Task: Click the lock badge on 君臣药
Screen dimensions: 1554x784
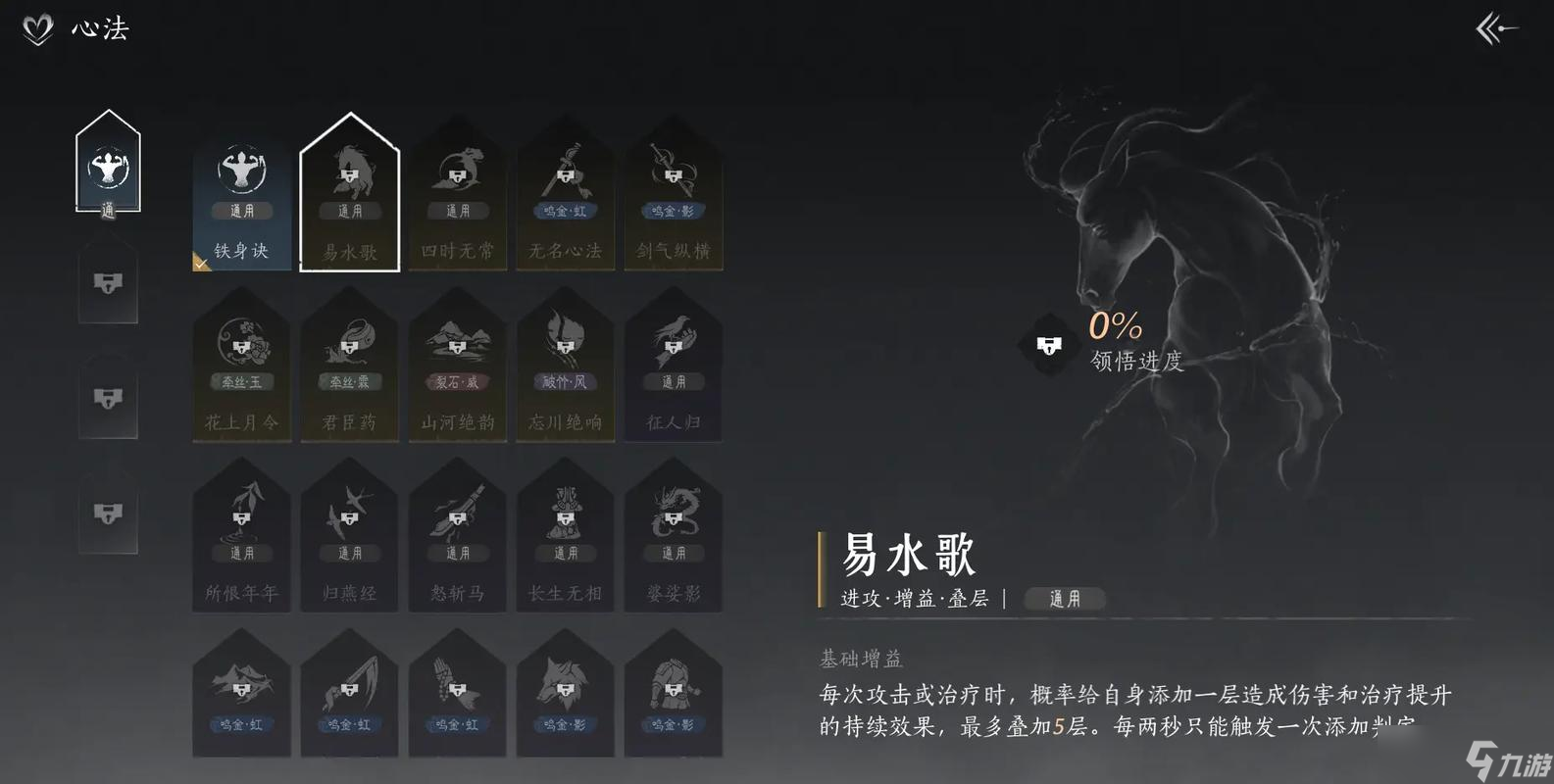Action: pyautogui.click(x=349, y=348)
